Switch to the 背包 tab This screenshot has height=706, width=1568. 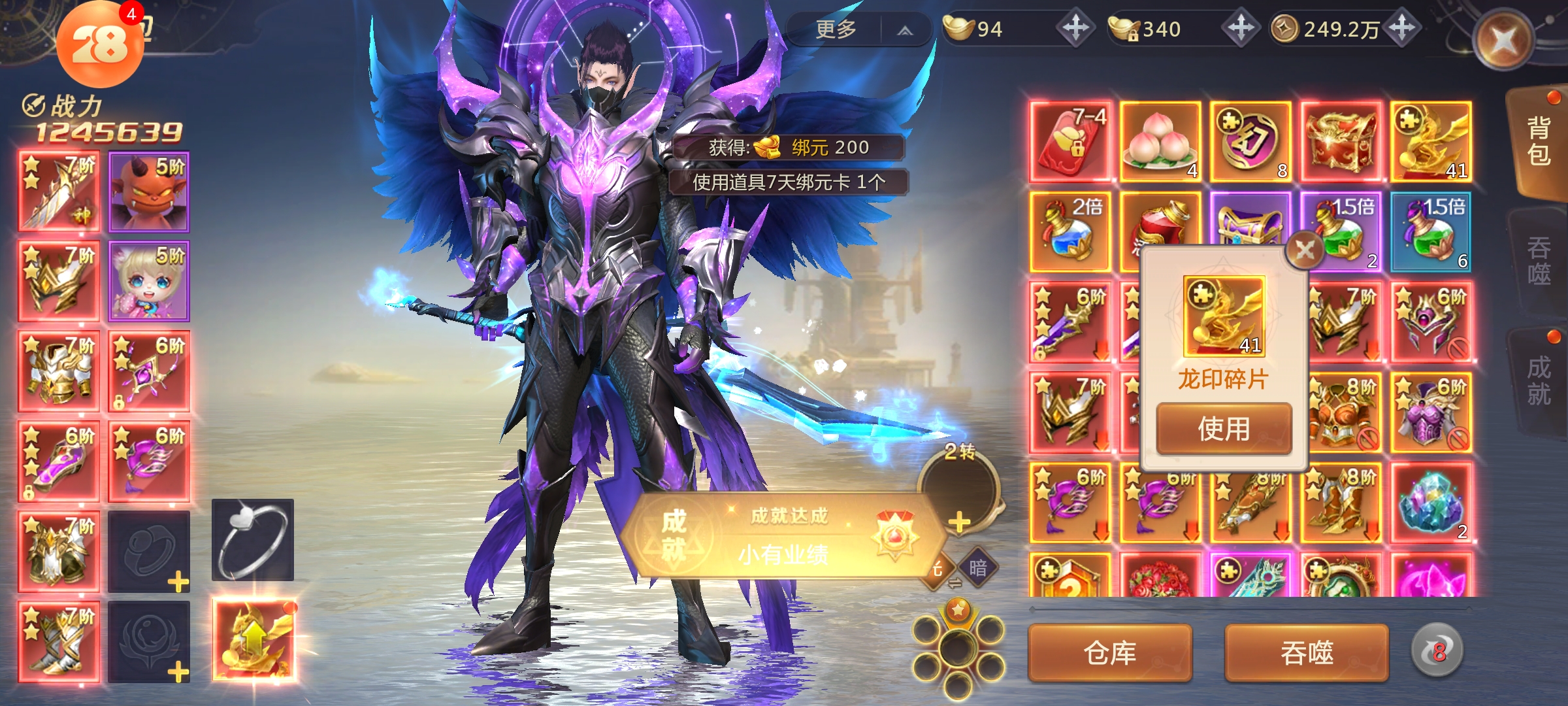(1539, 141)
